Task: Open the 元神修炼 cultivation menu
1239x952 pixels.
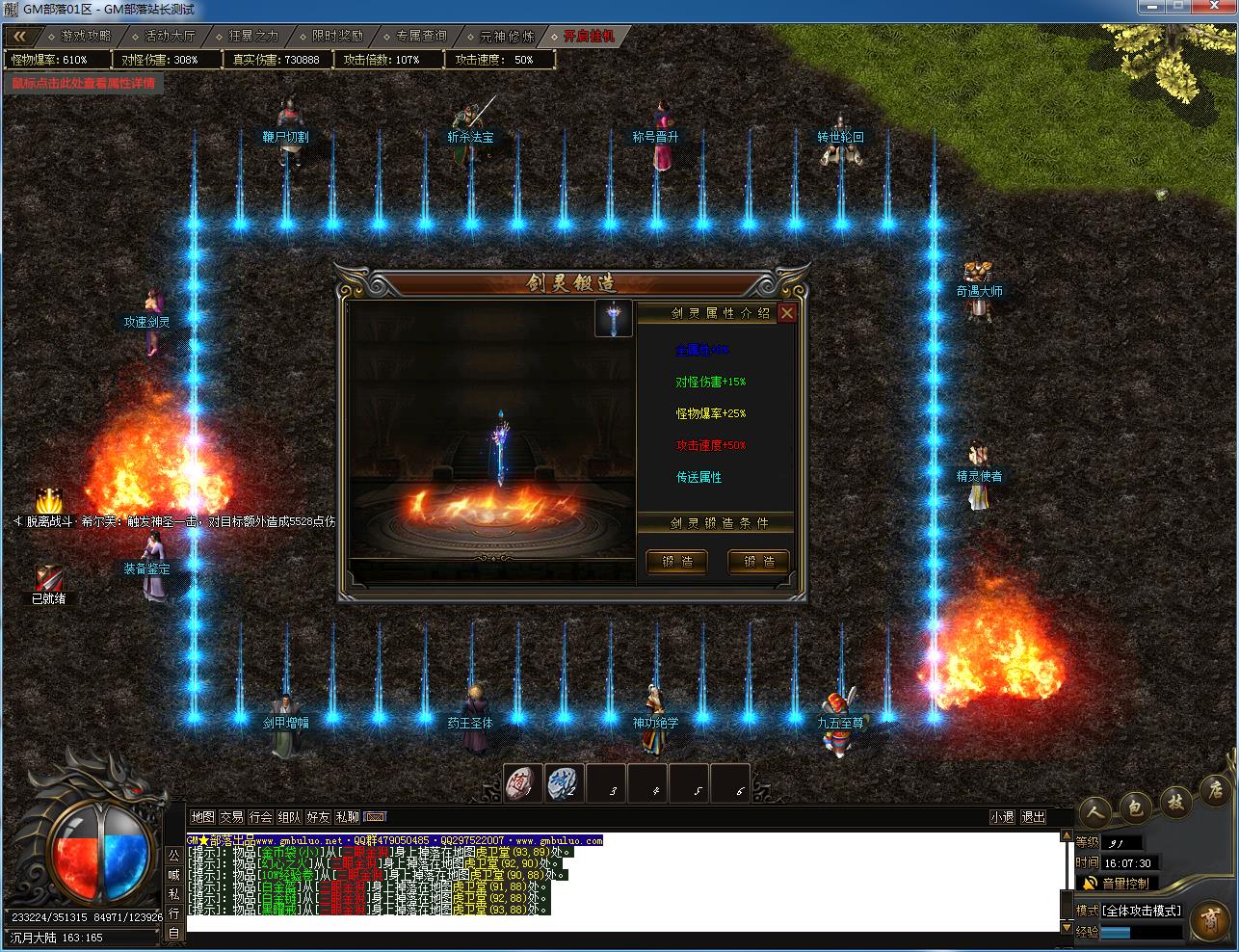Action: coord(506,37)
